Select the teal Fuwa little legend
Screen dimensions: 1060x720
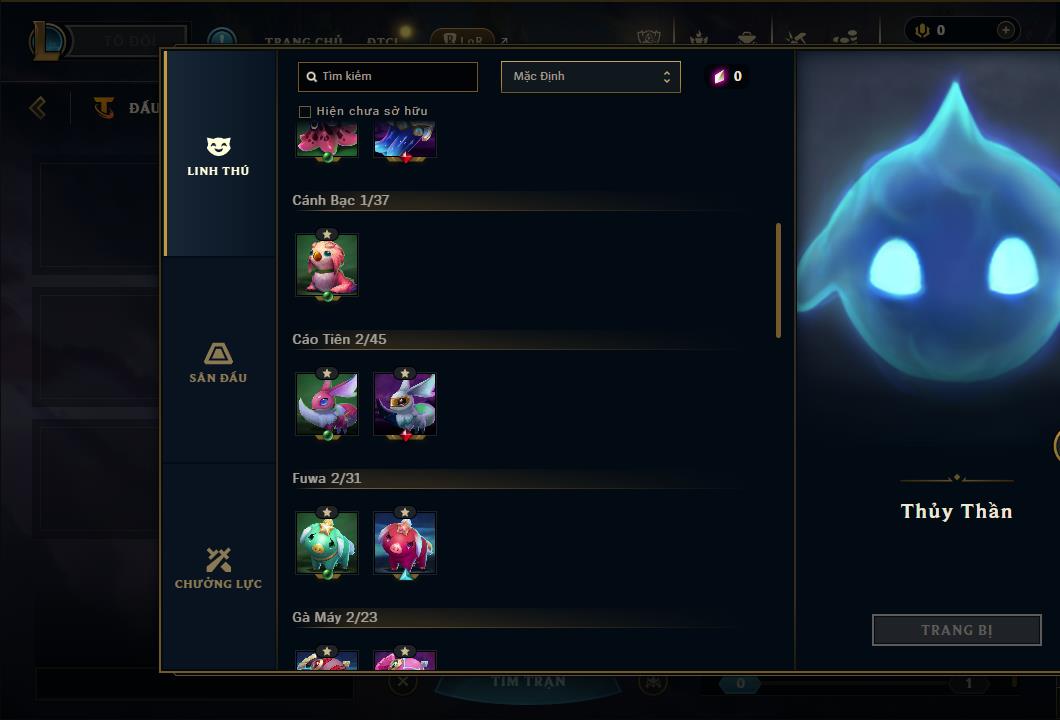pos(327,543)
